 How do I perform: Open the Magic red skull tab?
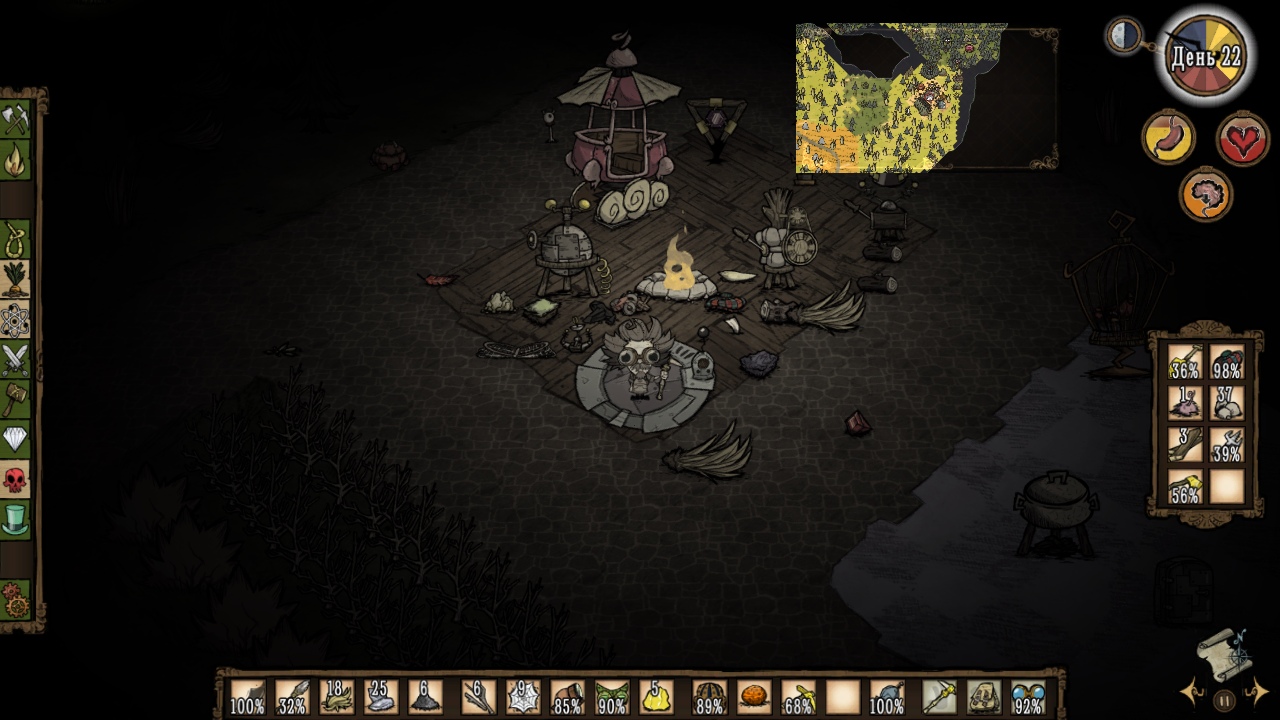(x=16, y=480)
